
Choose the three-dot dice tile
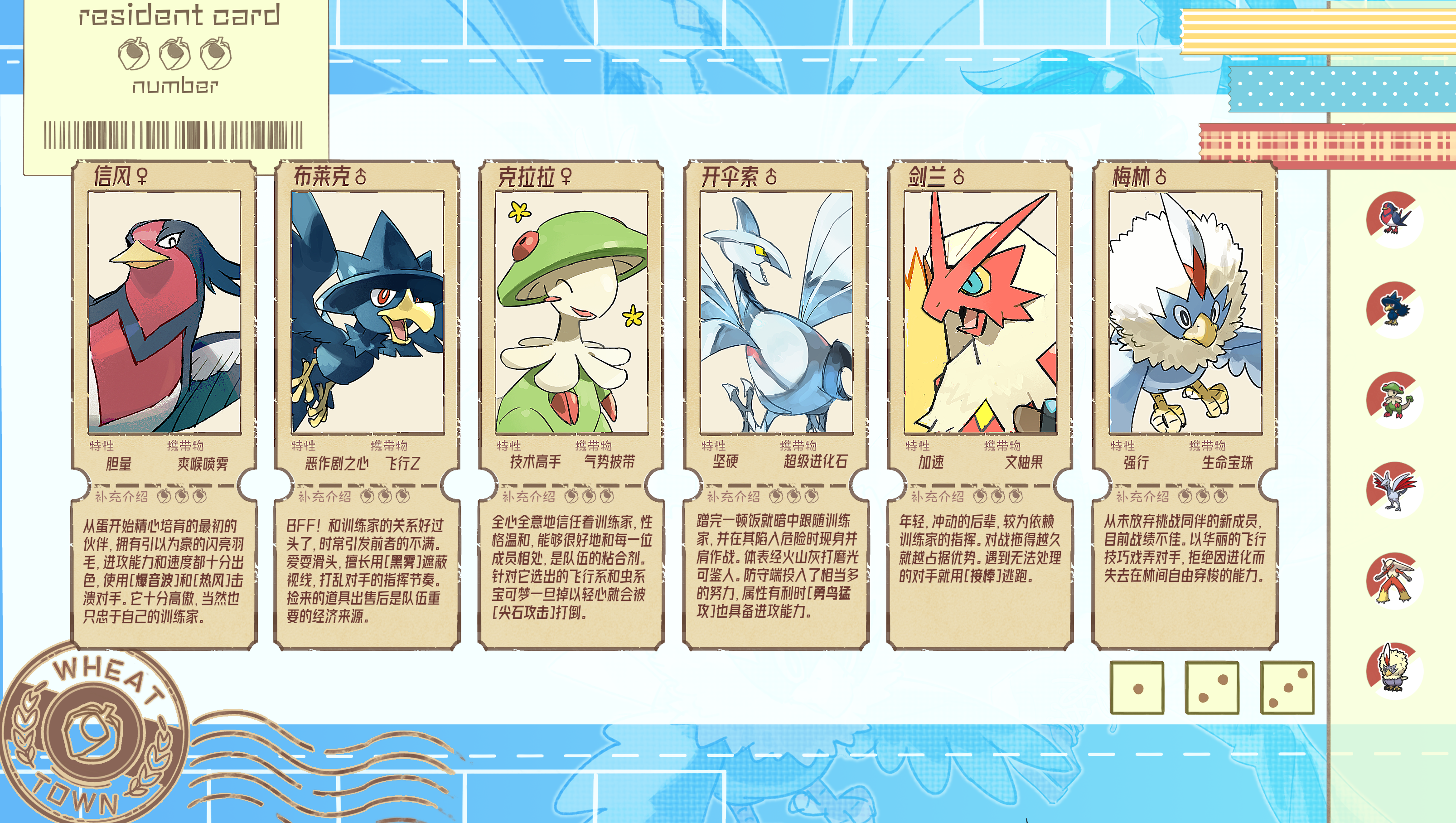click(x=1287, y=688)
